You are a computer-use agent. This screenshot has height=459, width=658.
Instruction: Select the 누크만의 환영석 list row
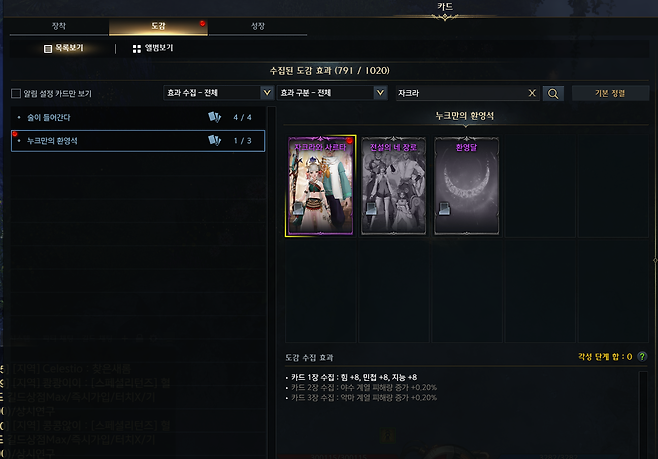tap(137, 140)
